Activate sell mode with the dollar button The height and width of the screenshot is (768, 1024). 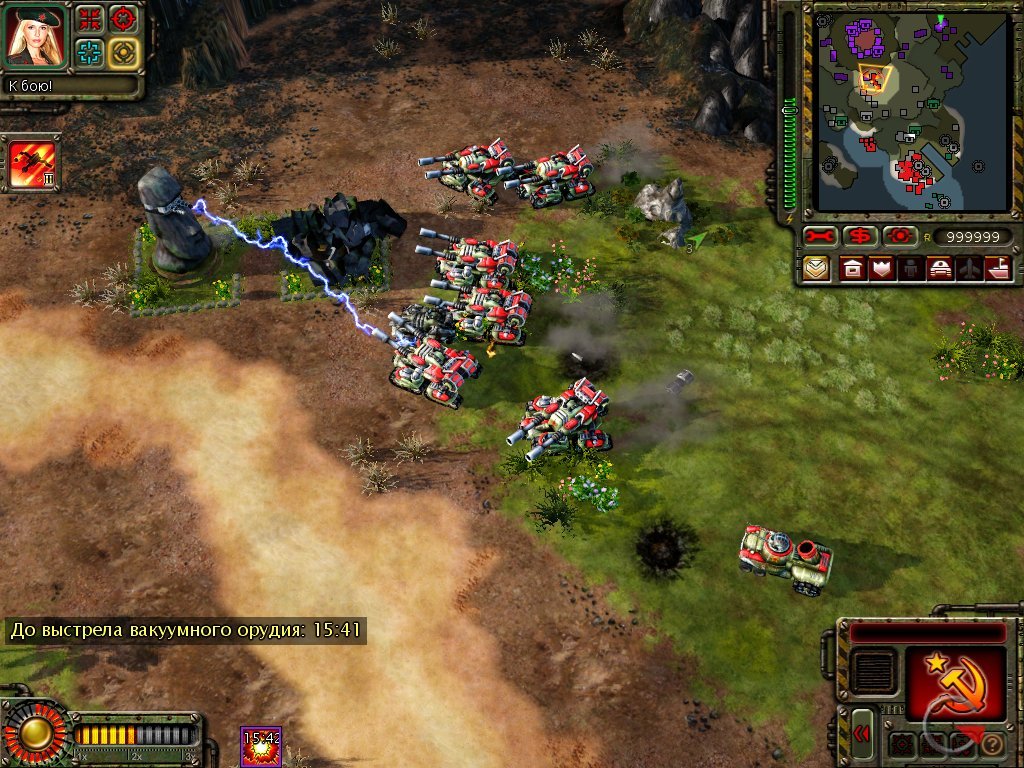point(859,237)
